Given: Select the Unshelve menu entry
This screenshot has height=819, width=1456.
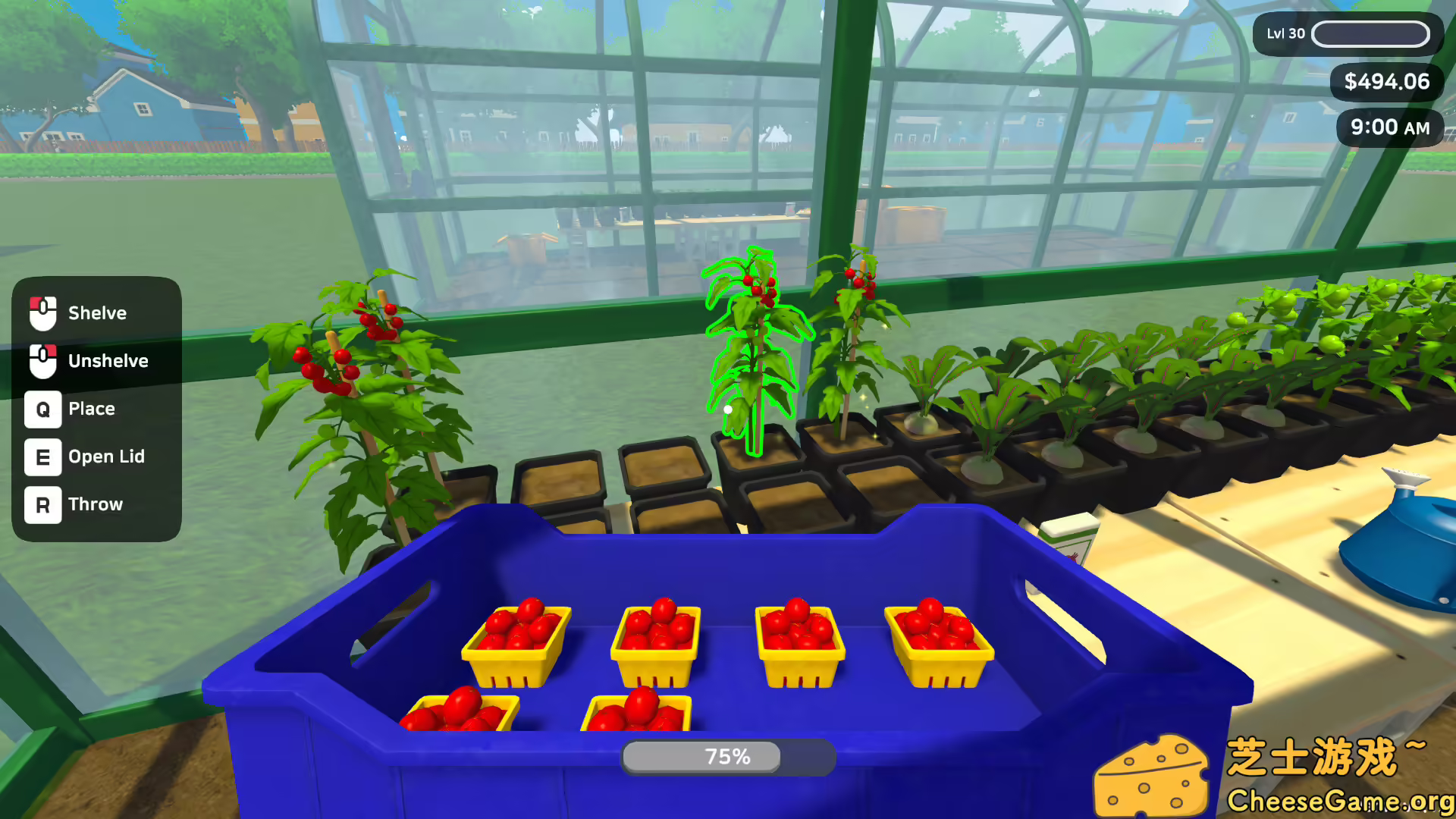Looking at the screenshot, I should pyautogui.click(x=108, y=362).
